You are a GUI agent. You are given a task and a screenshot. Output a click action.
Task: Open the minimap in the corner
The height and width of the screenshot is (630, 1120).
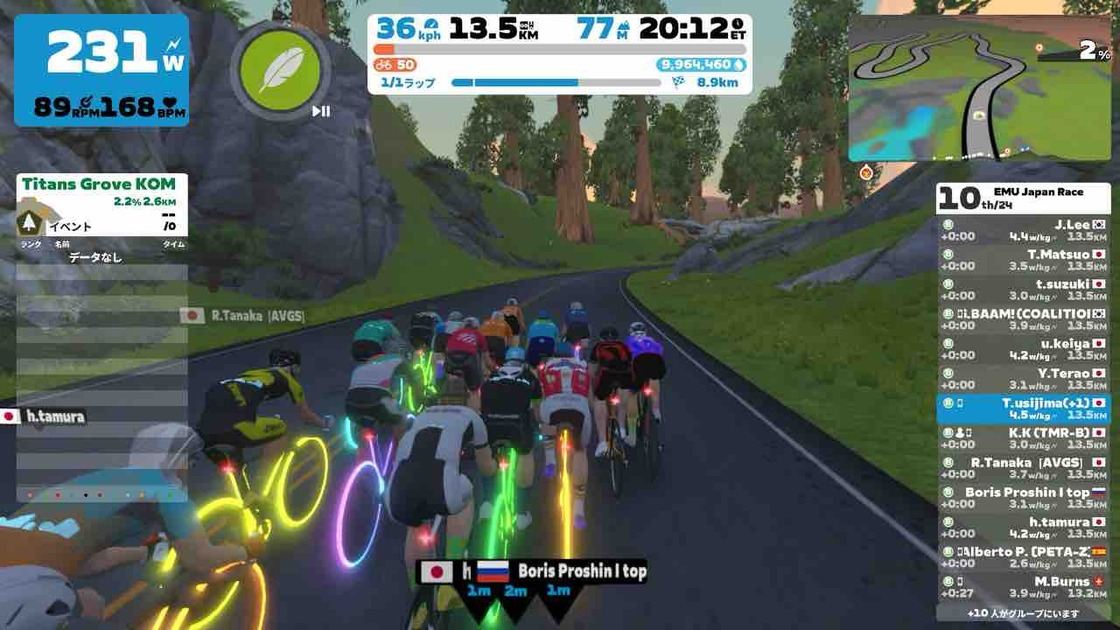click(978, 88)
